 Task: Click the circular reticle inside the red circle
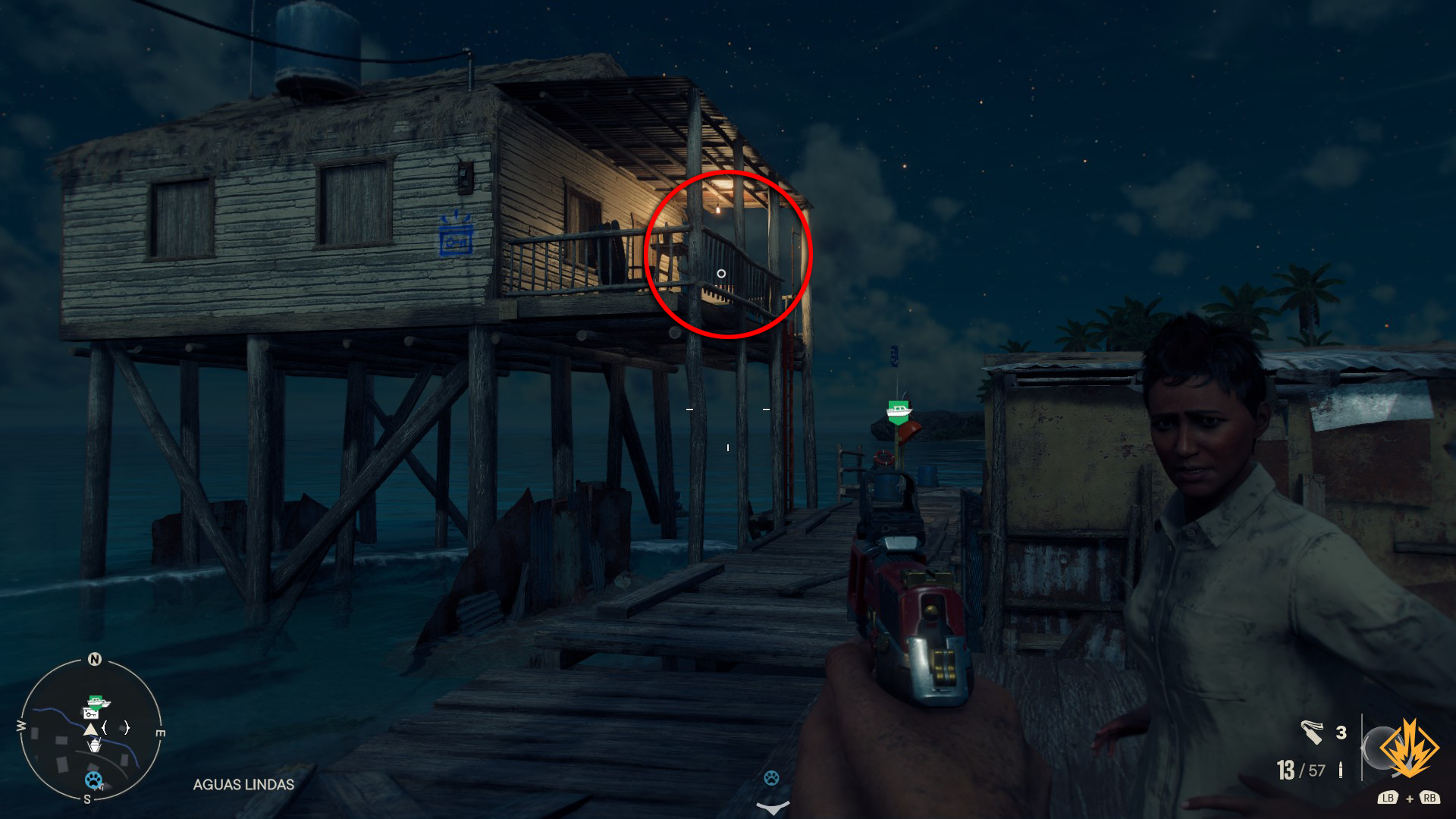(721, 271)
